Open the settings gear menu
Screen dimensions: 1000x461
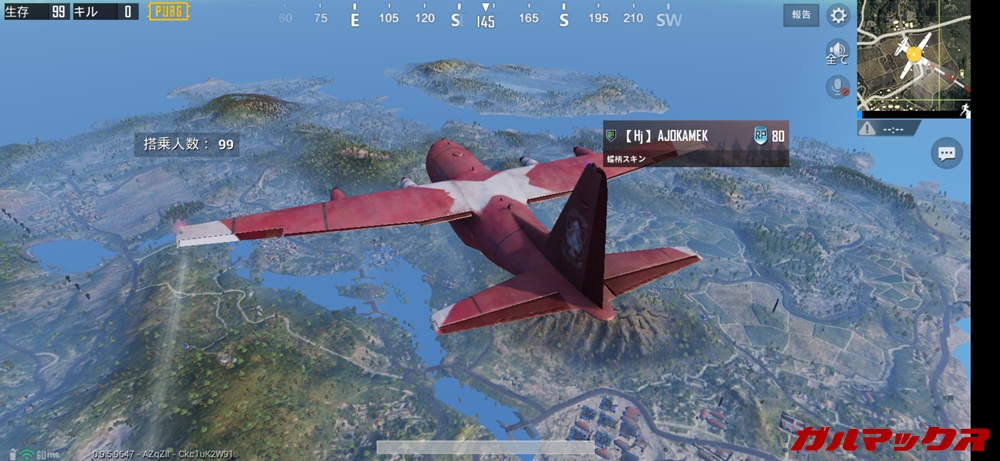(838, 15)
